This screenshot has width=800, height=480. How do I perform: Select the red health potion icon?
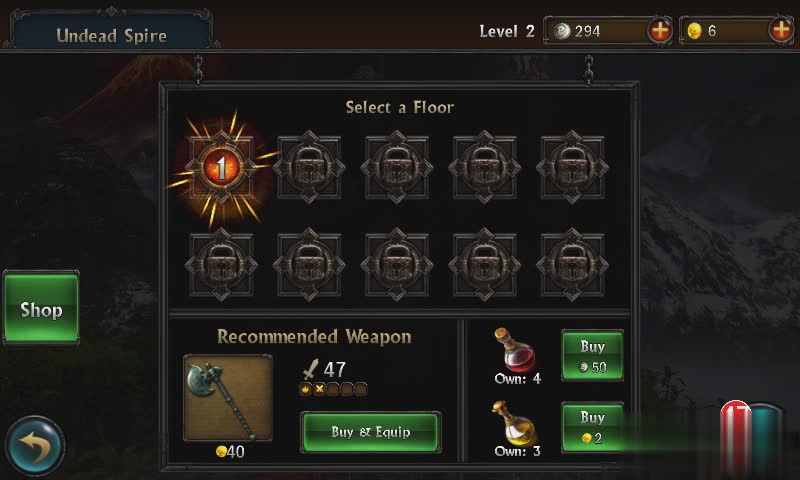pyautogui.click(x=517, y=350)
